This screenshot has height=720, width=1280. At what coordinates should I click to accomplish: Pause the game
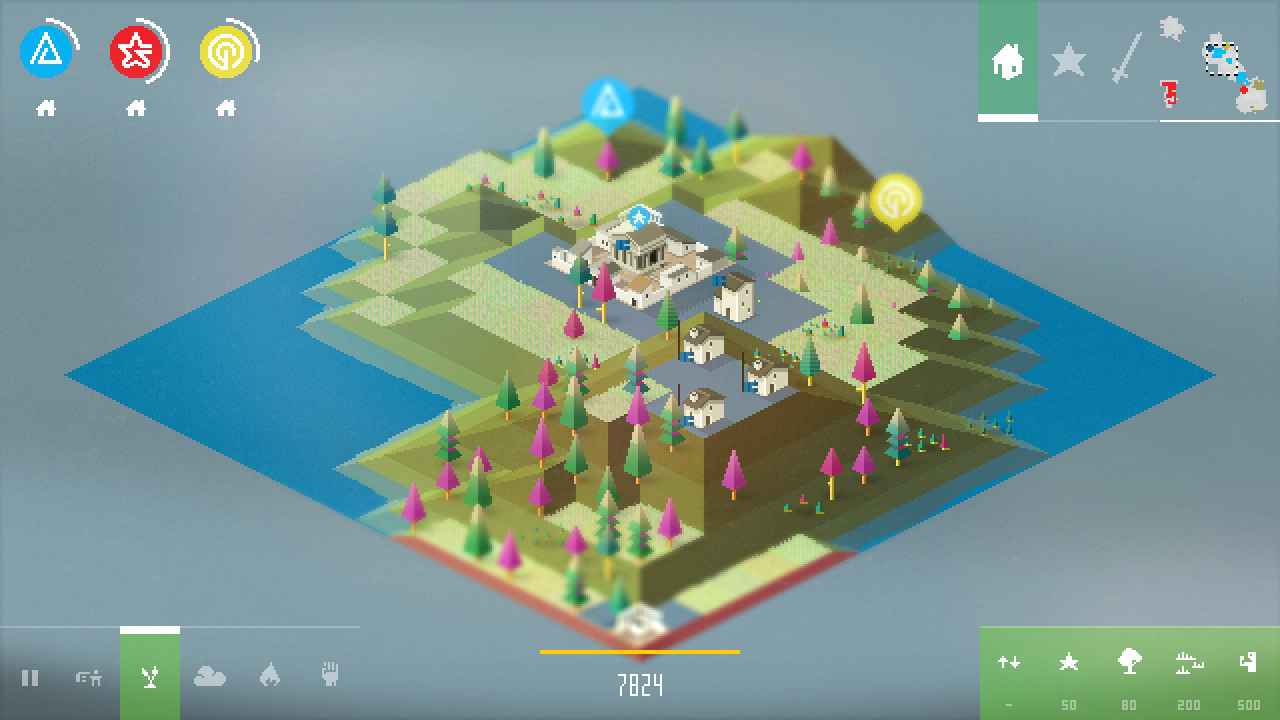tap(30, 678)
